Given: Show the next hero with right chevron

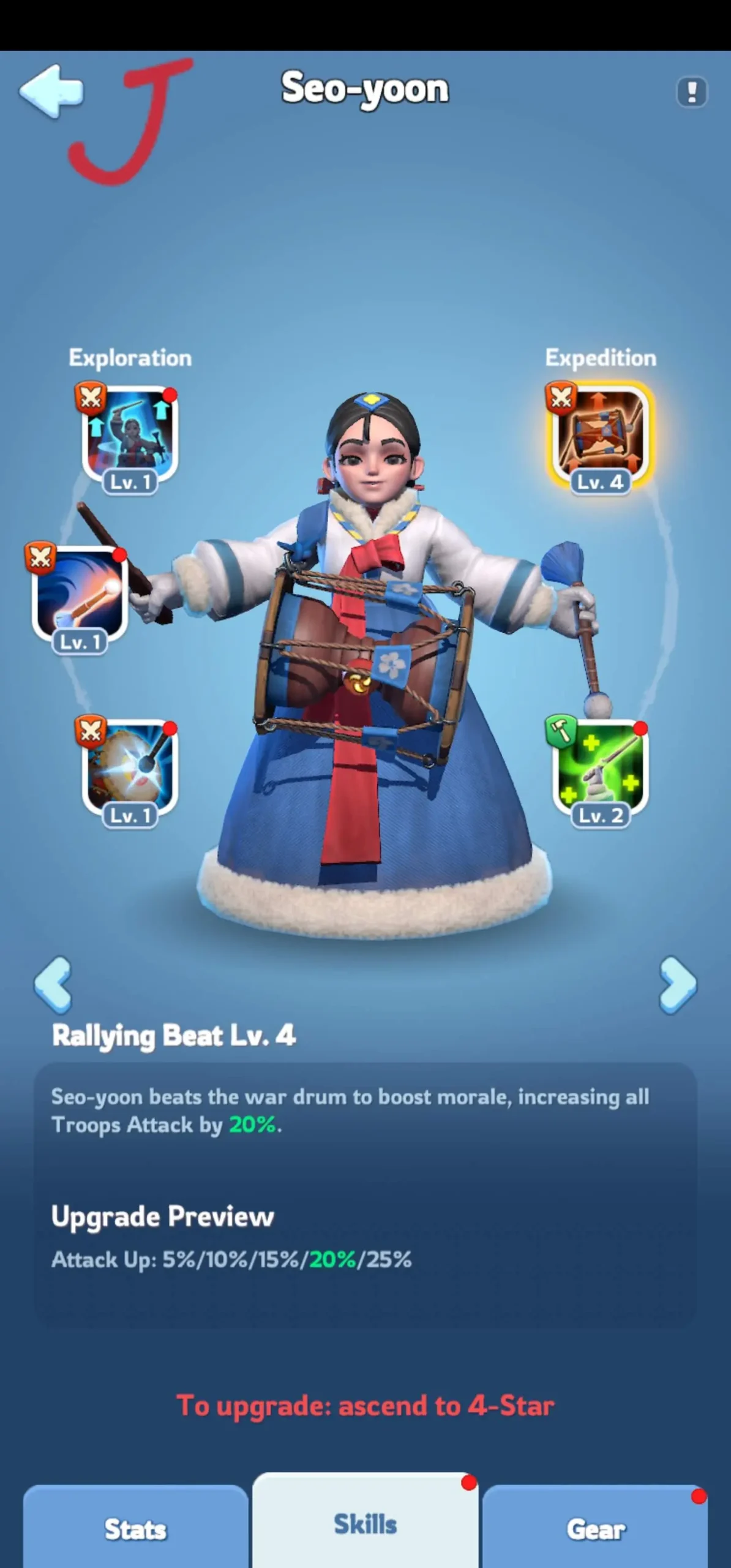Looking at the screenshot, I should click(x=677, y=984).
